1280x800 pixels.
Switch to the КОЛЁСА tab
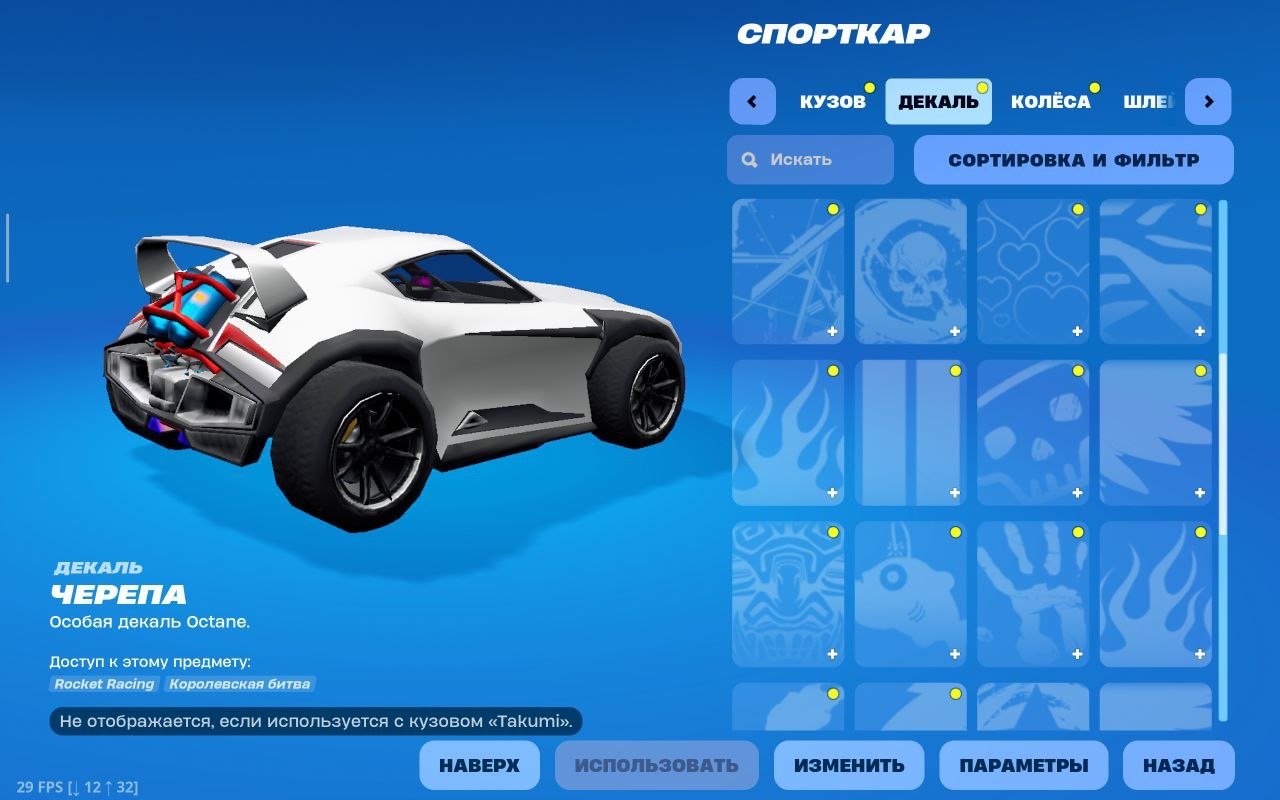pyautogui.click(x=1051, y=100)
